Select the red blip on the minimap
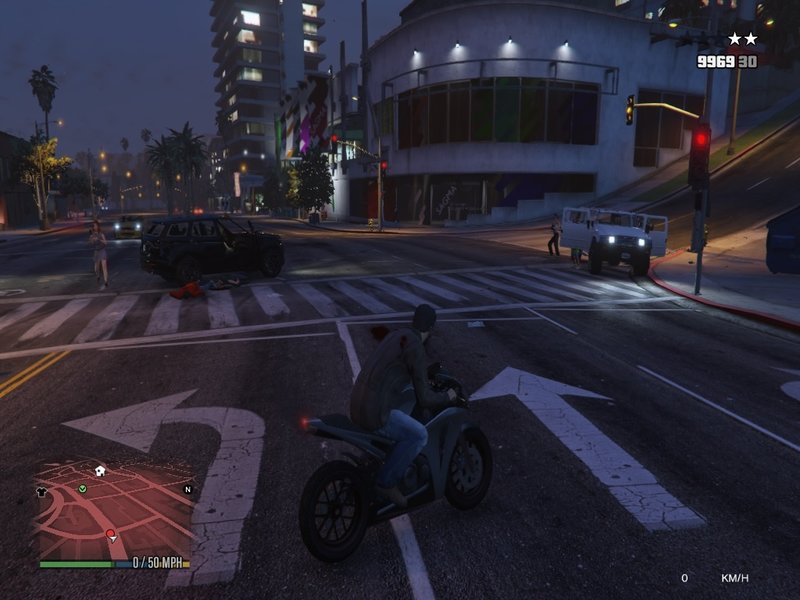The width and height of the screenshot is (800, 600). [110, 535]
